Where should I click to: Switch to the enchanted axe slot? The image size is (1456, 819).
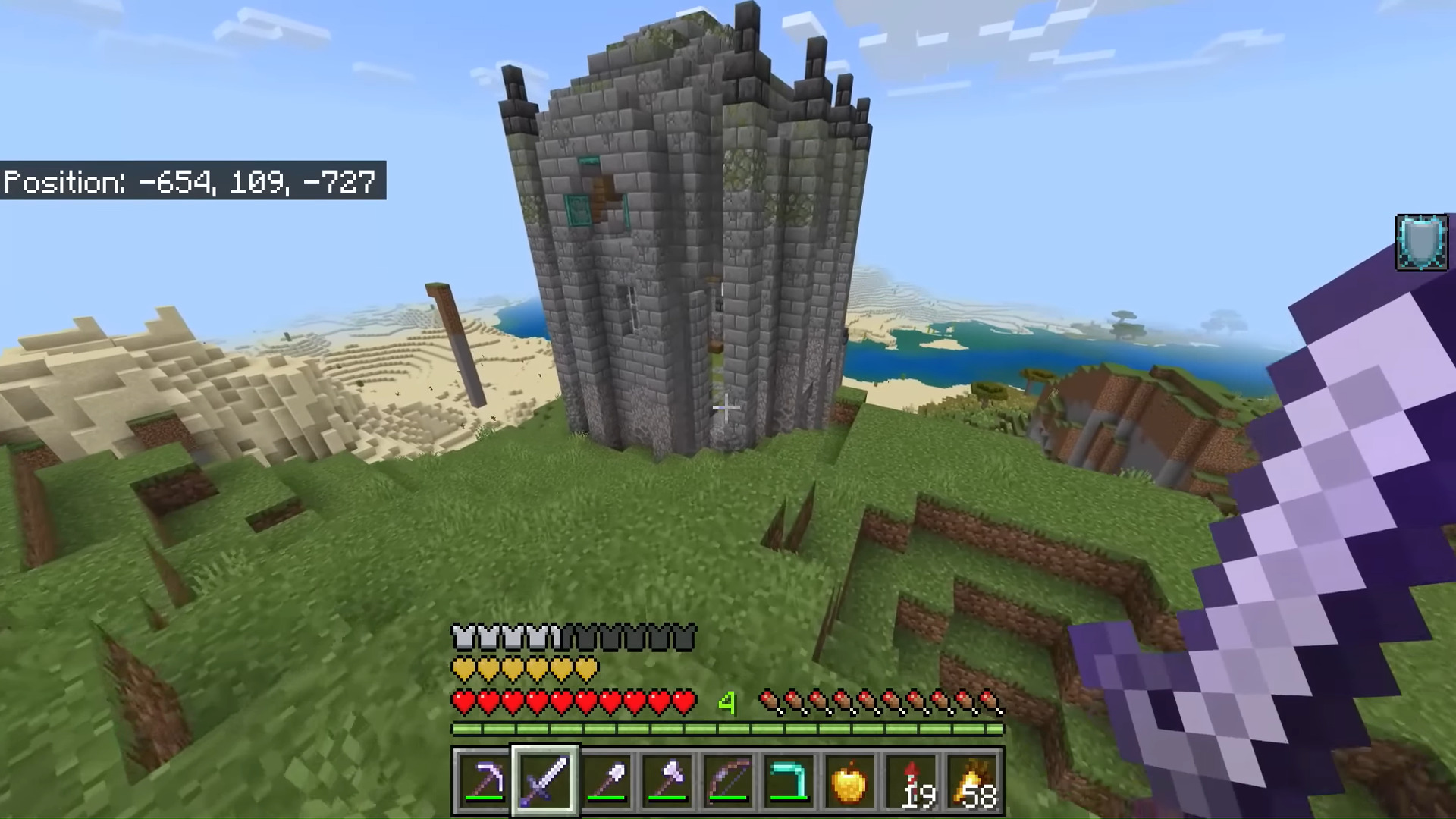(x=667, y=780)
